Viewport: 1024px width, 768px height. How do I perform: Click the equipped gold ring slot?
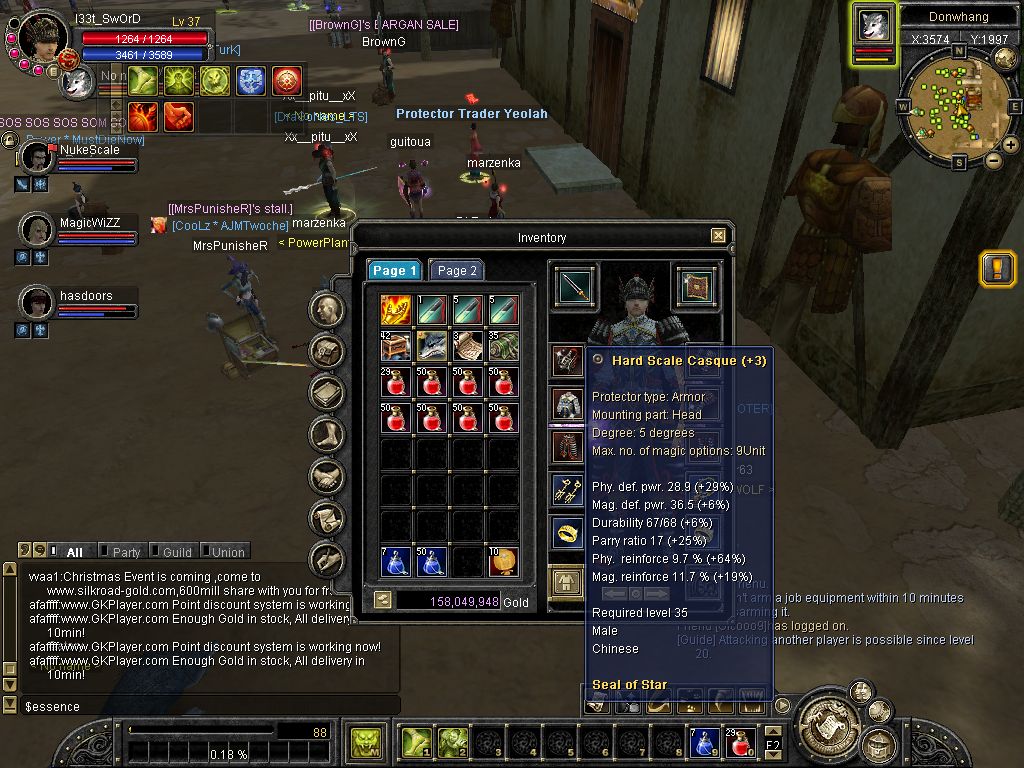(x=568, y=533)
